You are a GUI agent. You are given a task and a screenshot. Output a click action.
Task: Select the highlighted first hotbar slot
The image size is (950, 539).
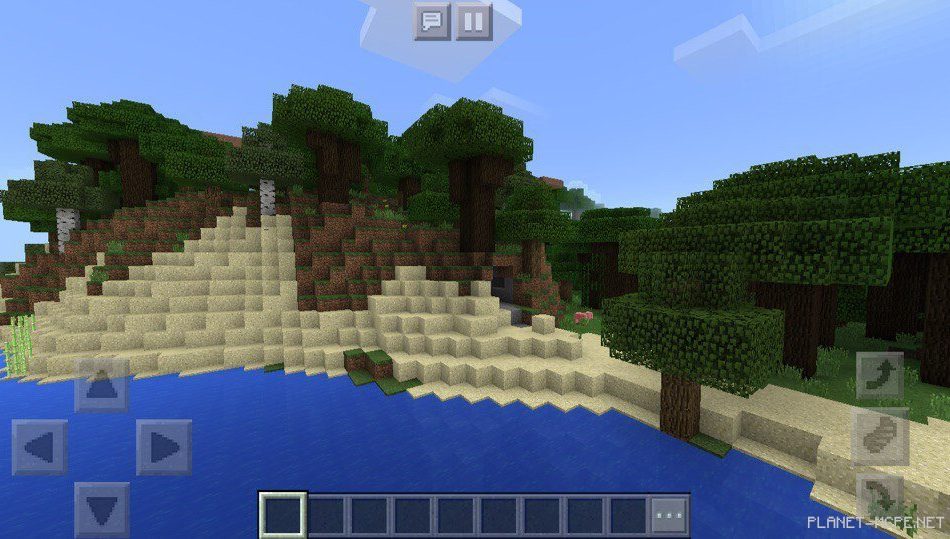tap(282, 514)
